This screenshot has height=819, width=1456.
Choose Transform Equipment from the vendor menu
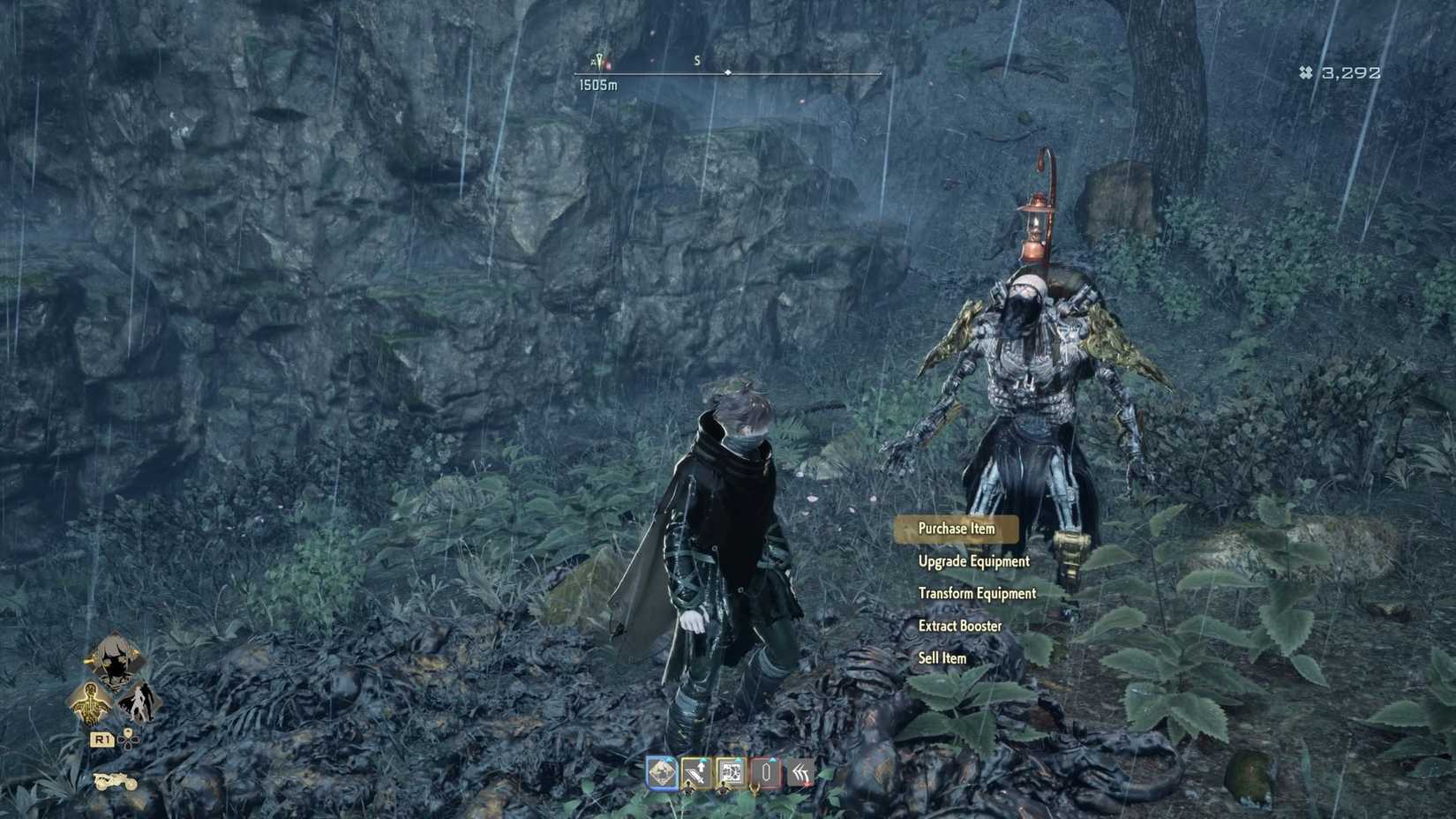[977, 593]
